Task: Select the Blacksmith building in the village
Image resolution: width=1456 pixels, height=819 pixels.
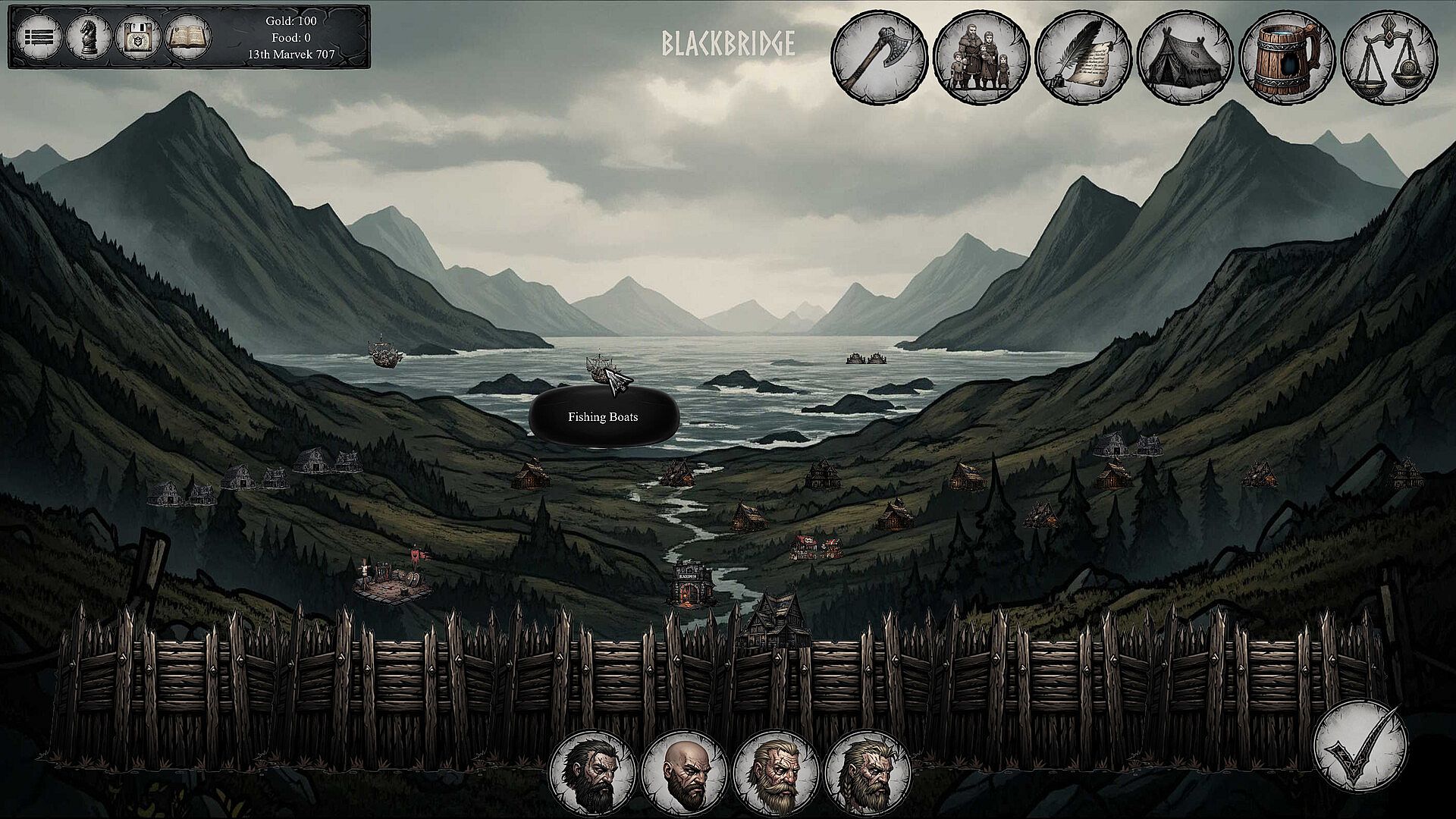Action: (691, 585)
